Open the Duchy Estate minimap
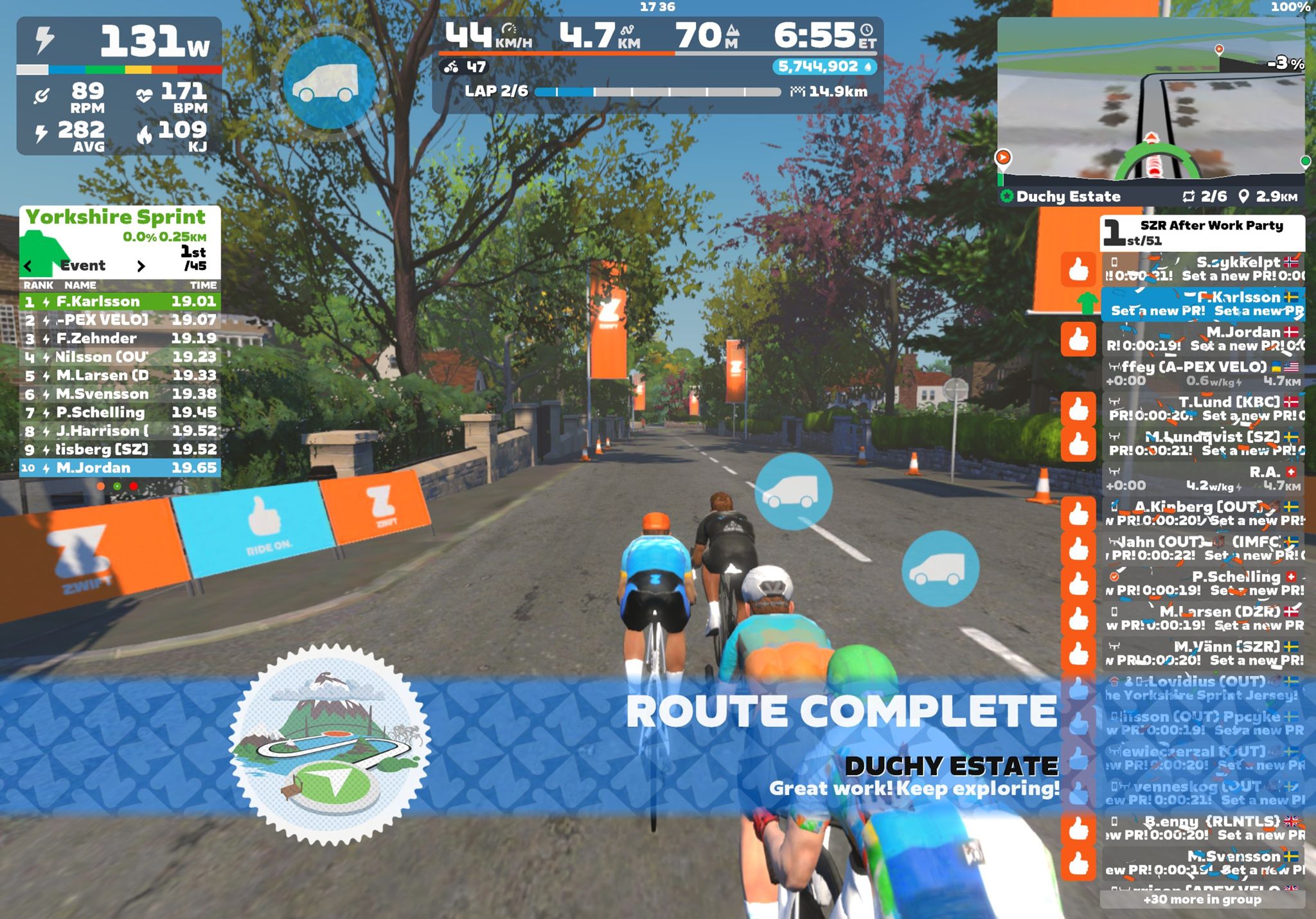The image size is (1316, 919). pyautogui.click(x=1151, y=103)
